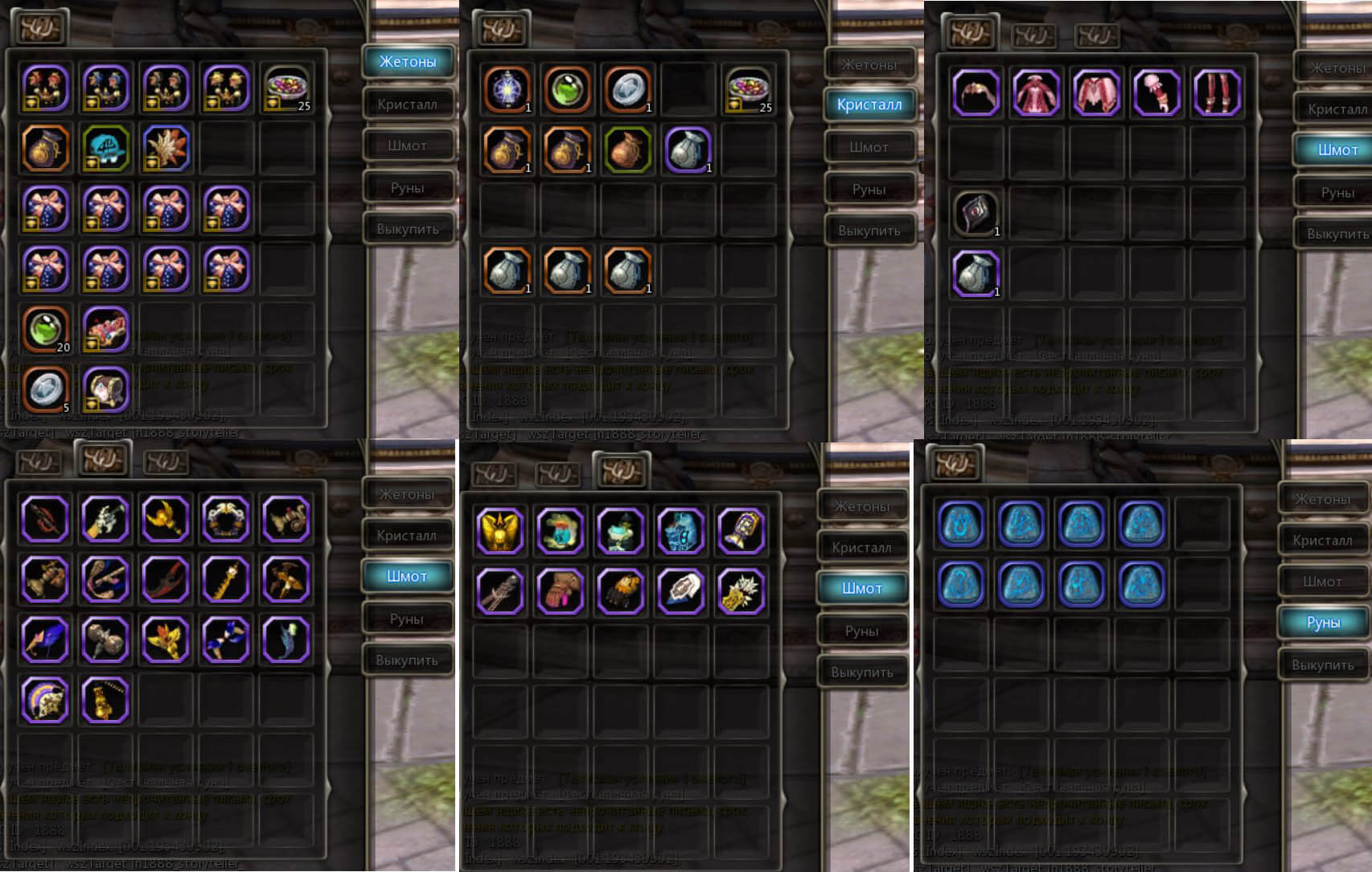This screenshot has height=872, width=1372.
Task: Select the blue armor chestpiece
Action: pyautogui.click(x=680, y=530)
